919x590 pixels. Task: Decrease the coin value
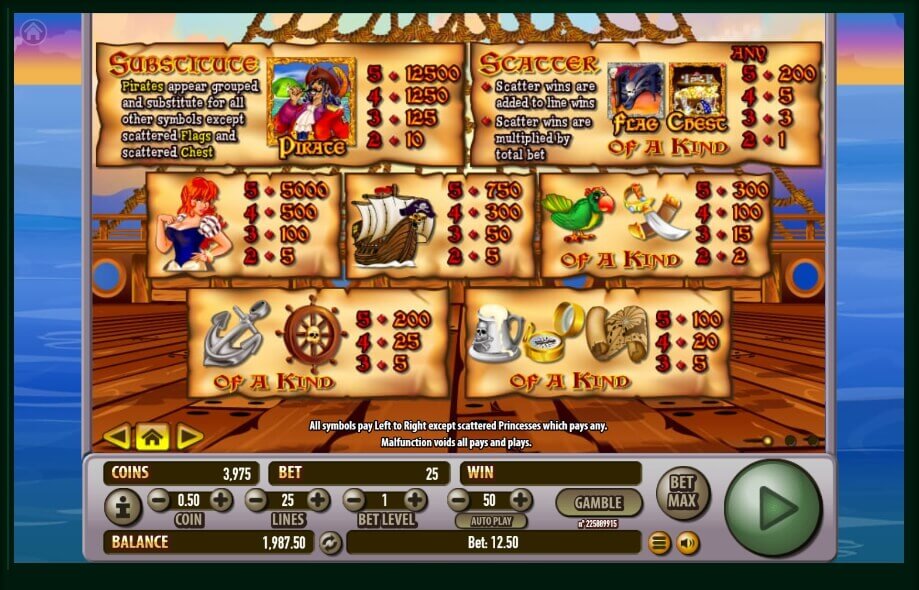coord(159,500)
